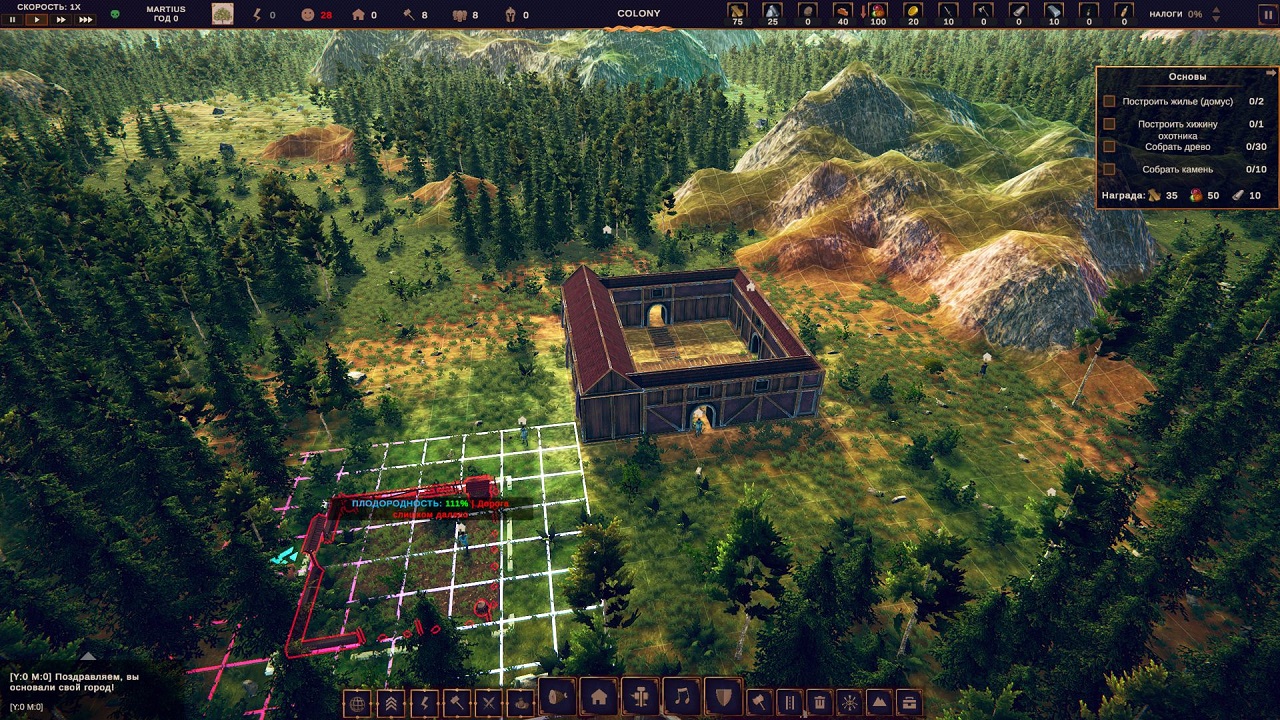Increase the tax rate with up arrow
The height and width of the screenshot is (720, 1280).
[x=1215, y=9]
